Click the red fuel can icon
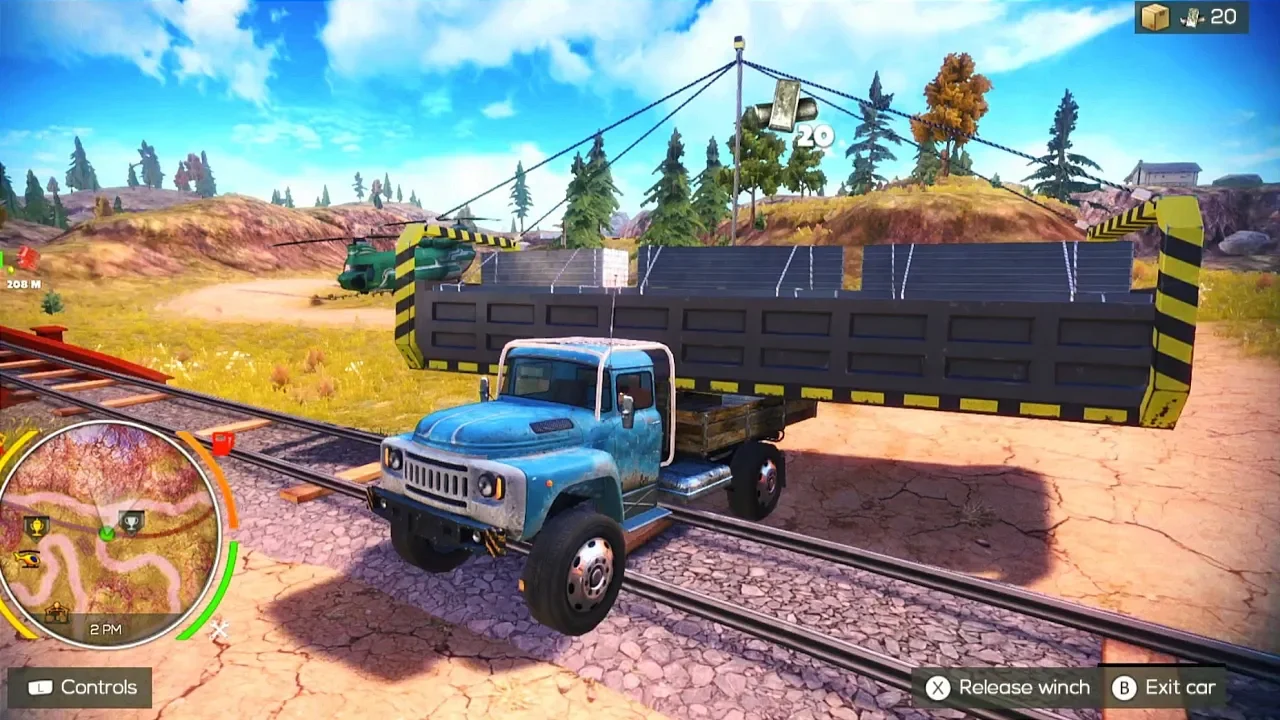 tap(223, 443)
